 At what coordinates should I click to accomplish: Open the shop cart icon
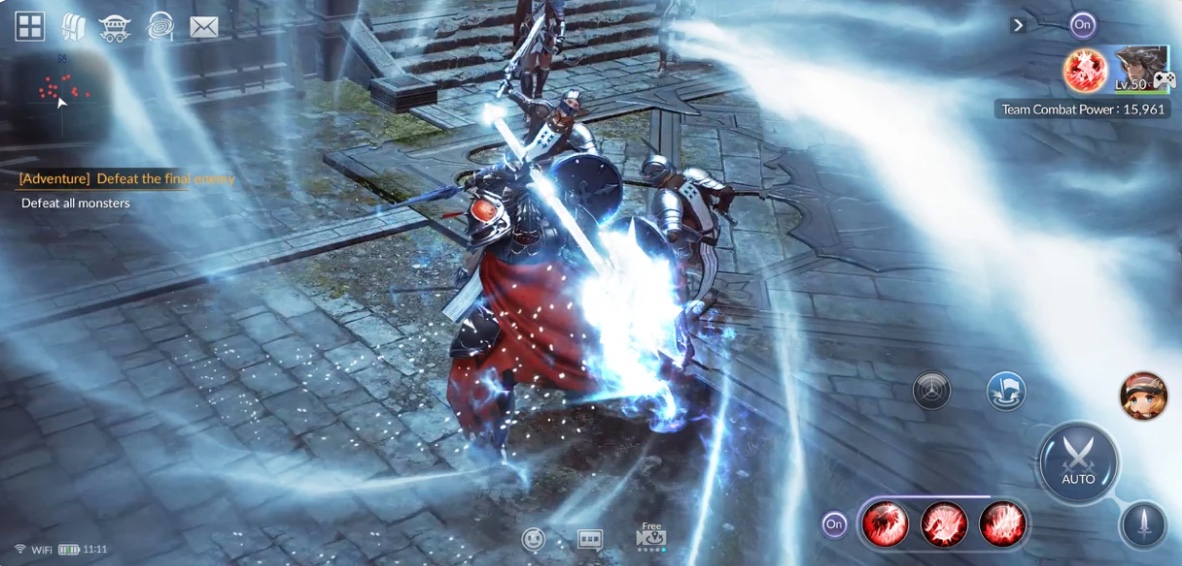click(116, 27)
